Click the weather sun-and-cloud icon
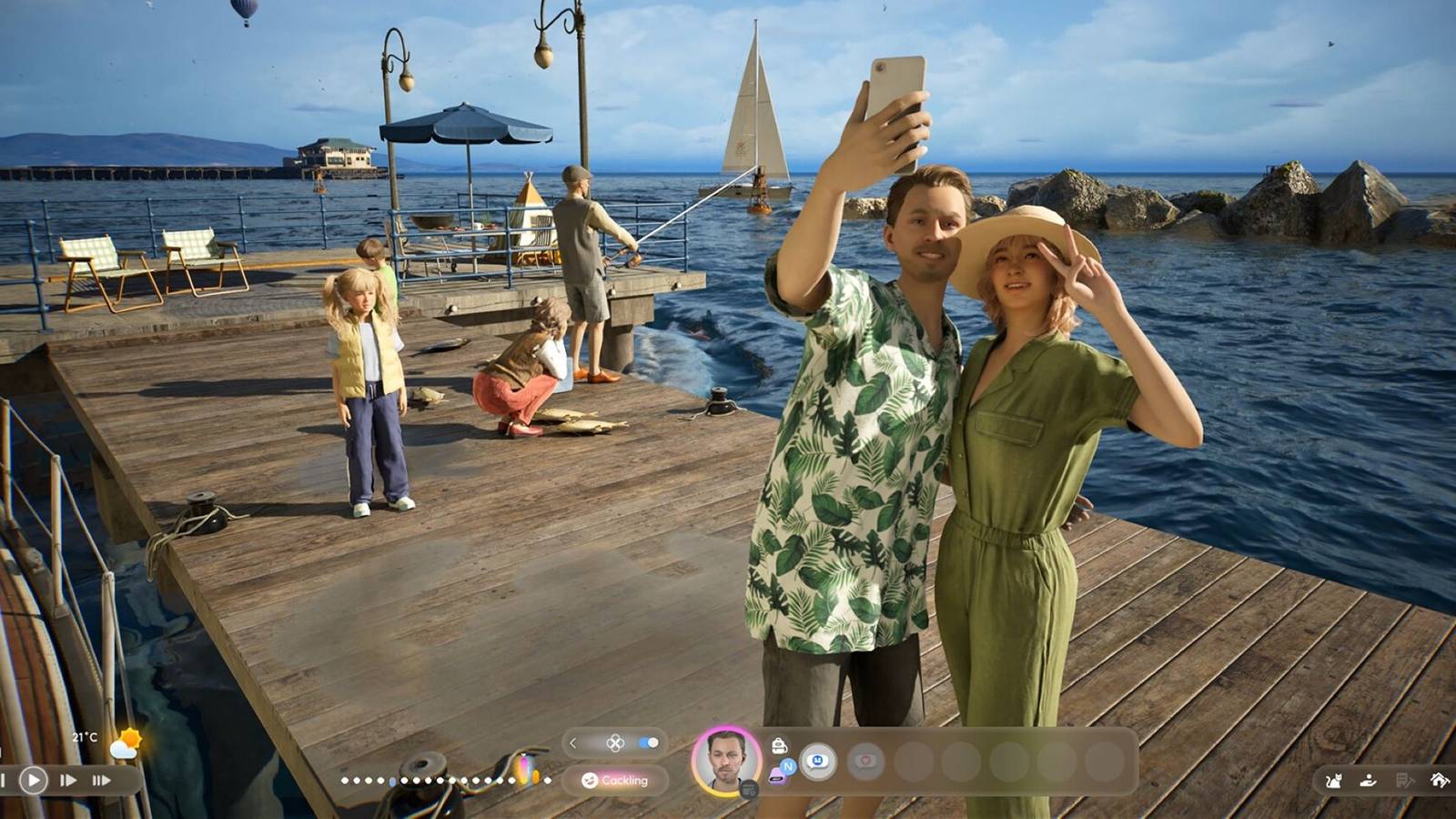This screenshot has width=1456, height=819. [127, 743]
